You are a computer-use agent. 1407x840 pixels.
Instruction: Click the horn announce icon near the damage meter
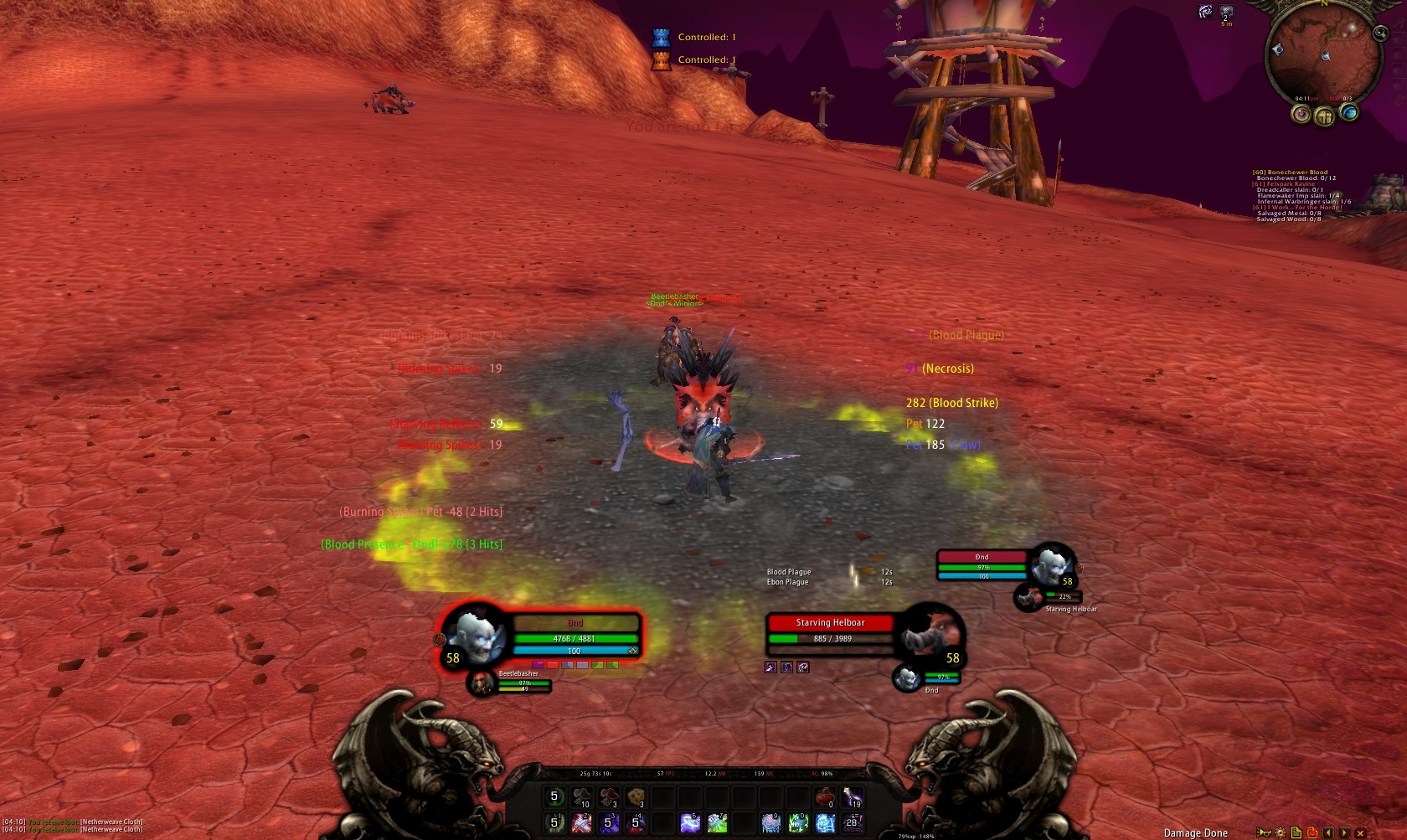point(1265,832)
